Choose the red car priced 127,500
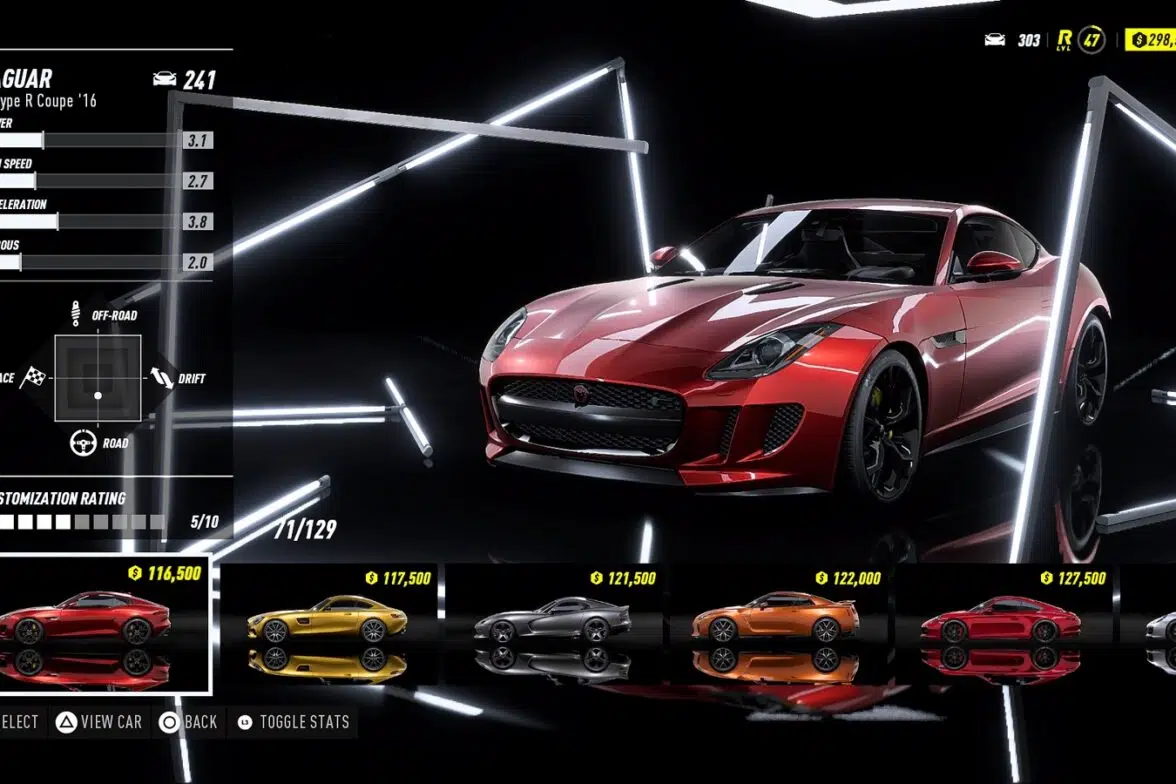The width and height of the screenshot is (1176, 784). coord(1001,620)
